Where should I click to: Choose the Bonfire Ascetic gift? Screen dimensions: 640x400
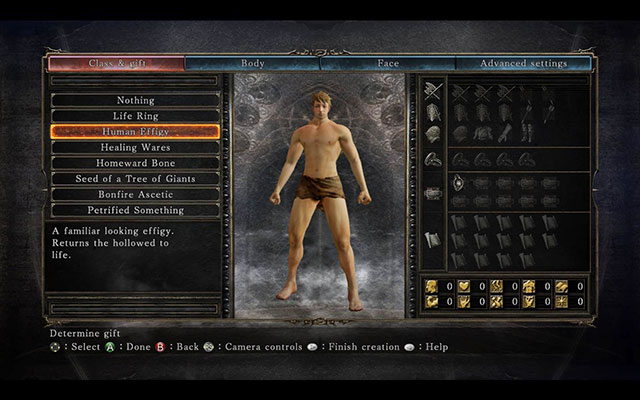click(135, 194)
